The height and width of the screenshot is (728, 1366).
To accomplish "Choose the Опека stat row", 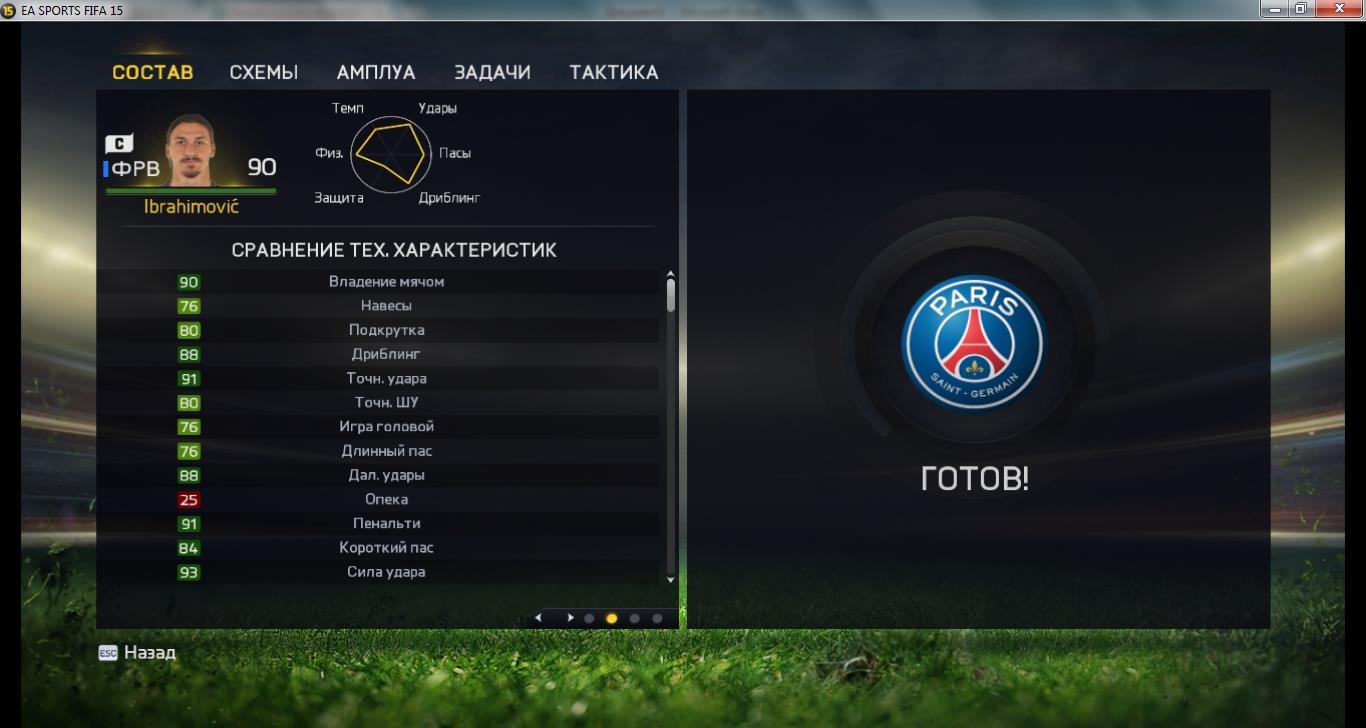I will (x=386, y=500).
